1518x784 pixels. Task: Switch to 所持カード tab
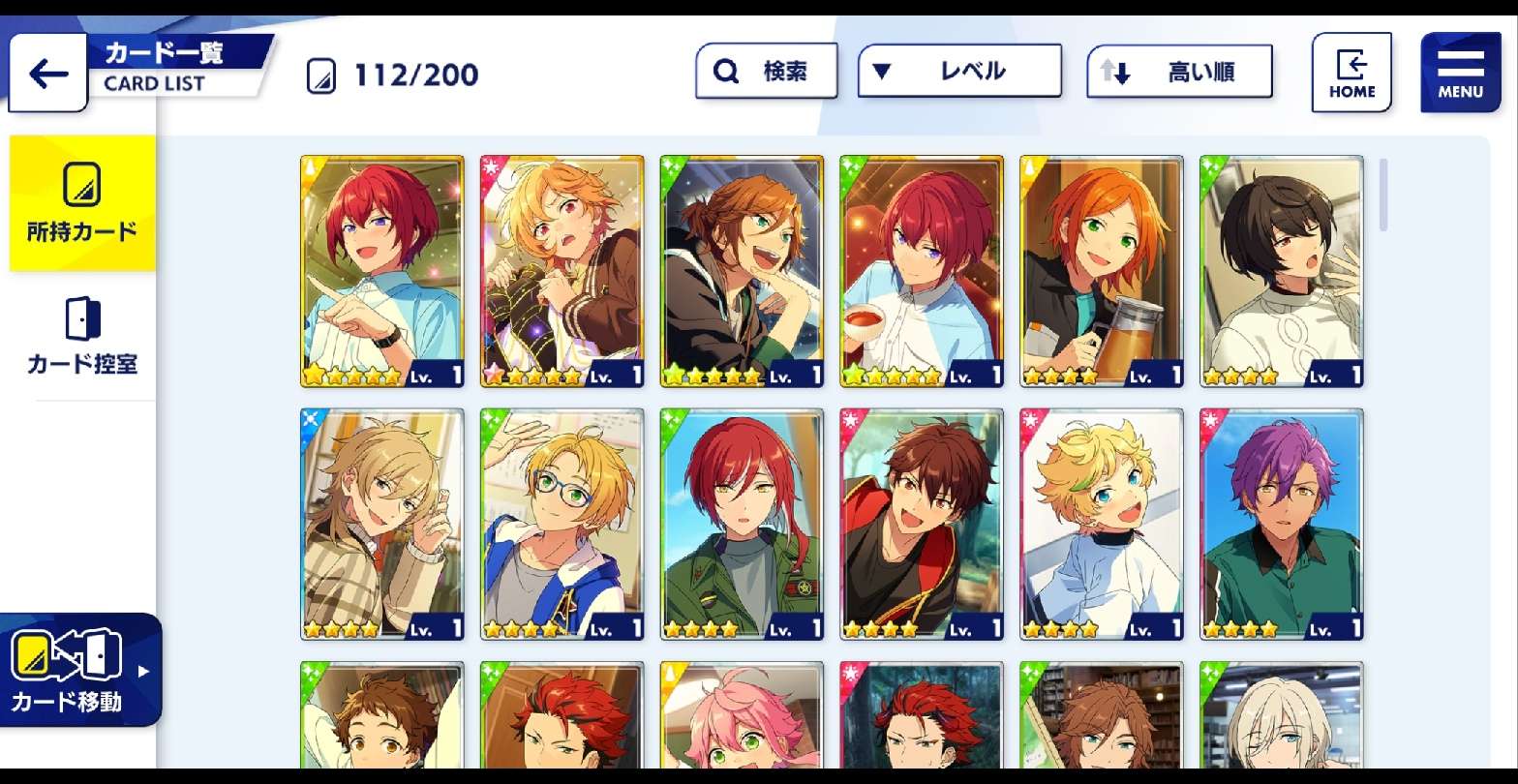tap(82, 202)
